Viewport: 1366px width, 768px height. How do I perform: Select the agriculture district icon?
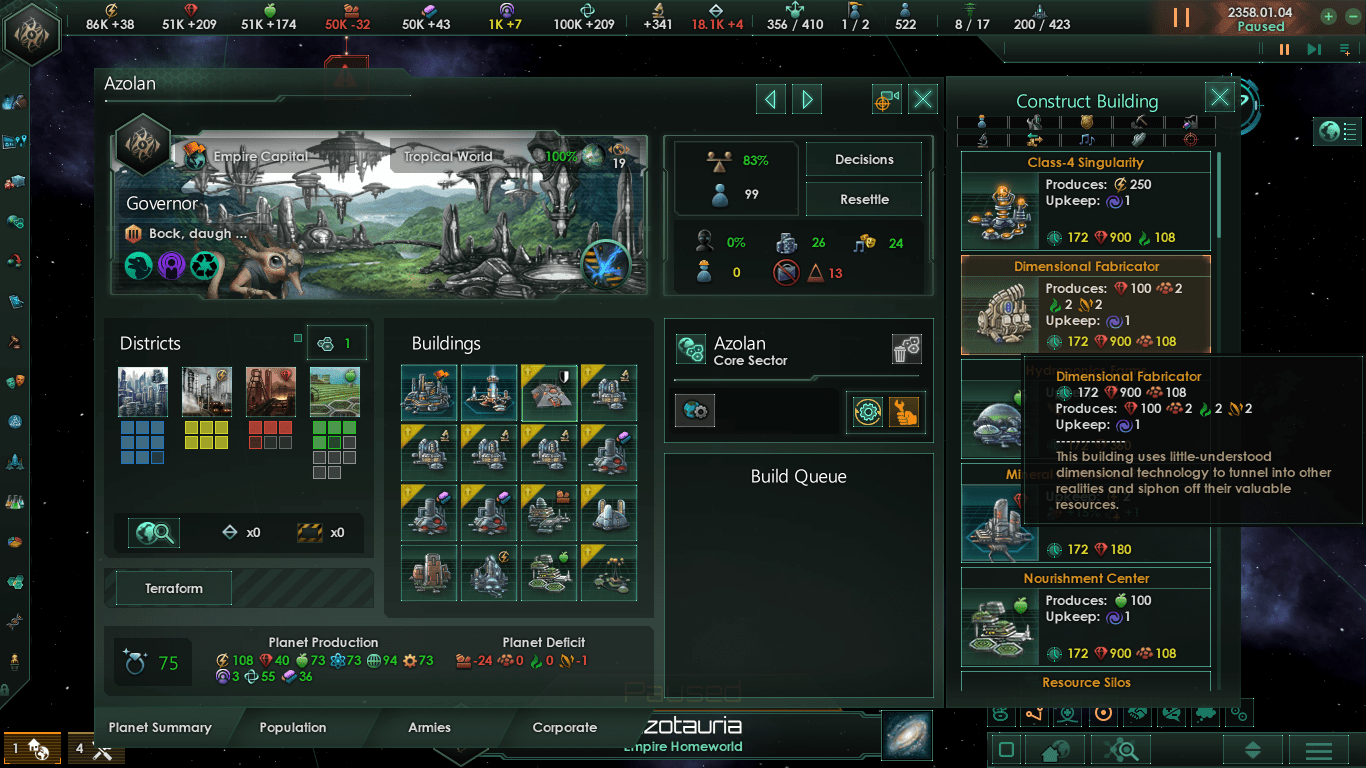[x=334, y=391]
